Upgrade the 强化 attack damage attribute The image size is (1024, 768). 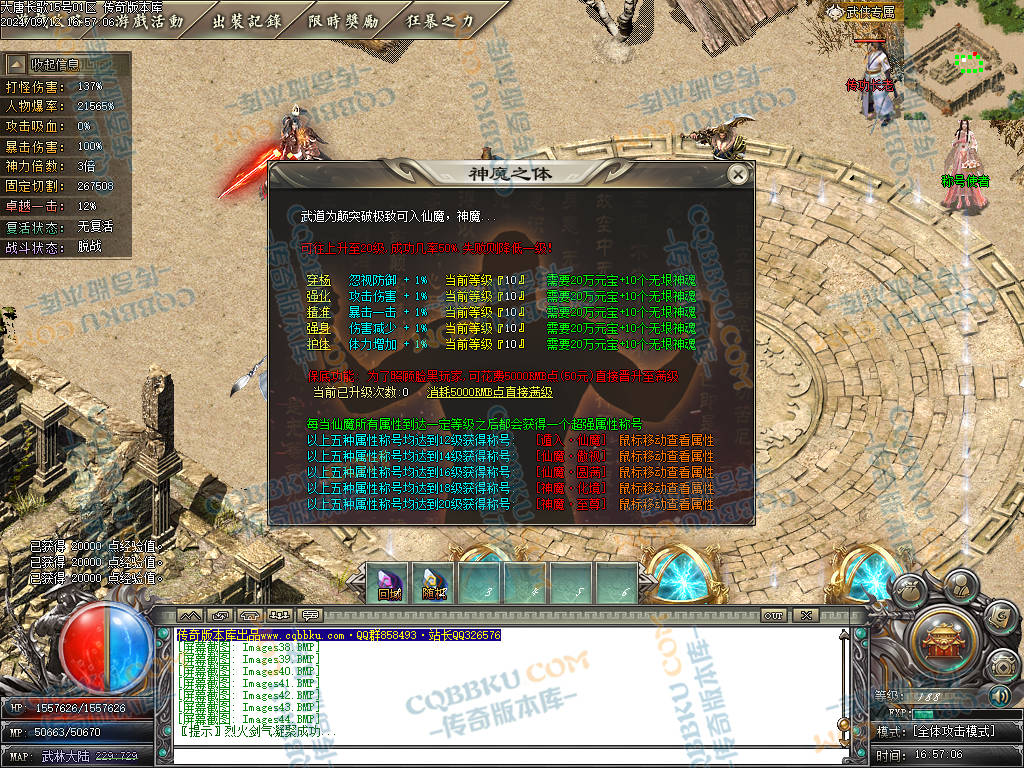(x=318, y=296)
